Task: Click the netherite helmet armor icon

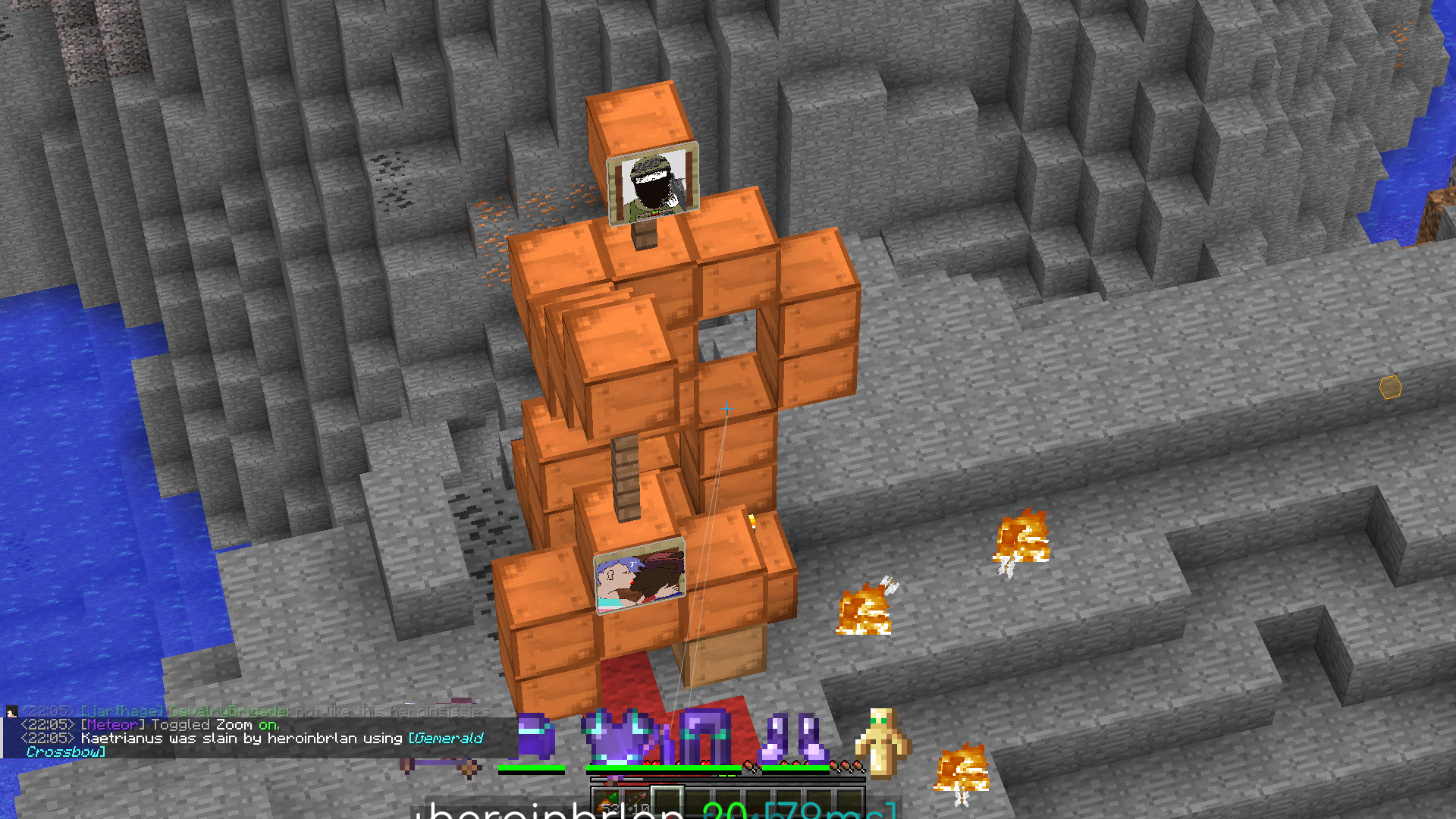Action: pos(535,736)
